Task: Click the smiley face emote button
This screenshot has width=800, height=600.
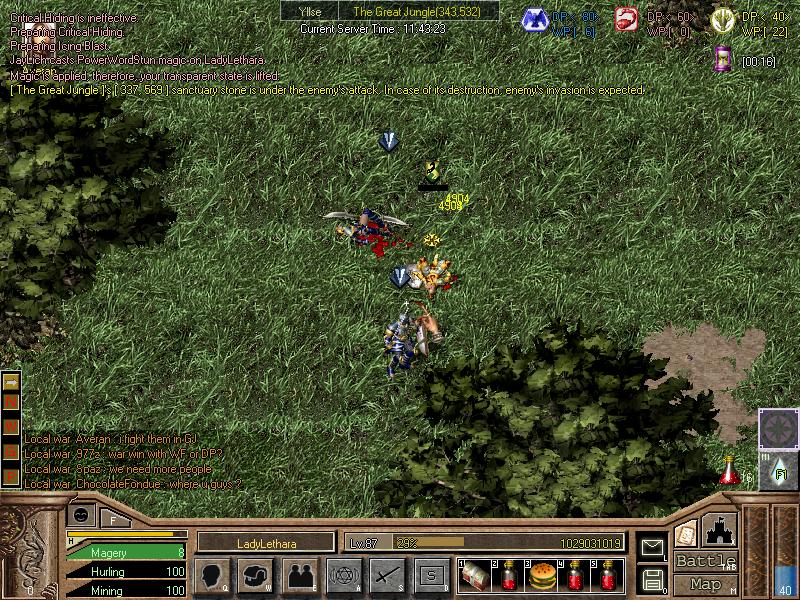Action: click(x=82, y=515)
